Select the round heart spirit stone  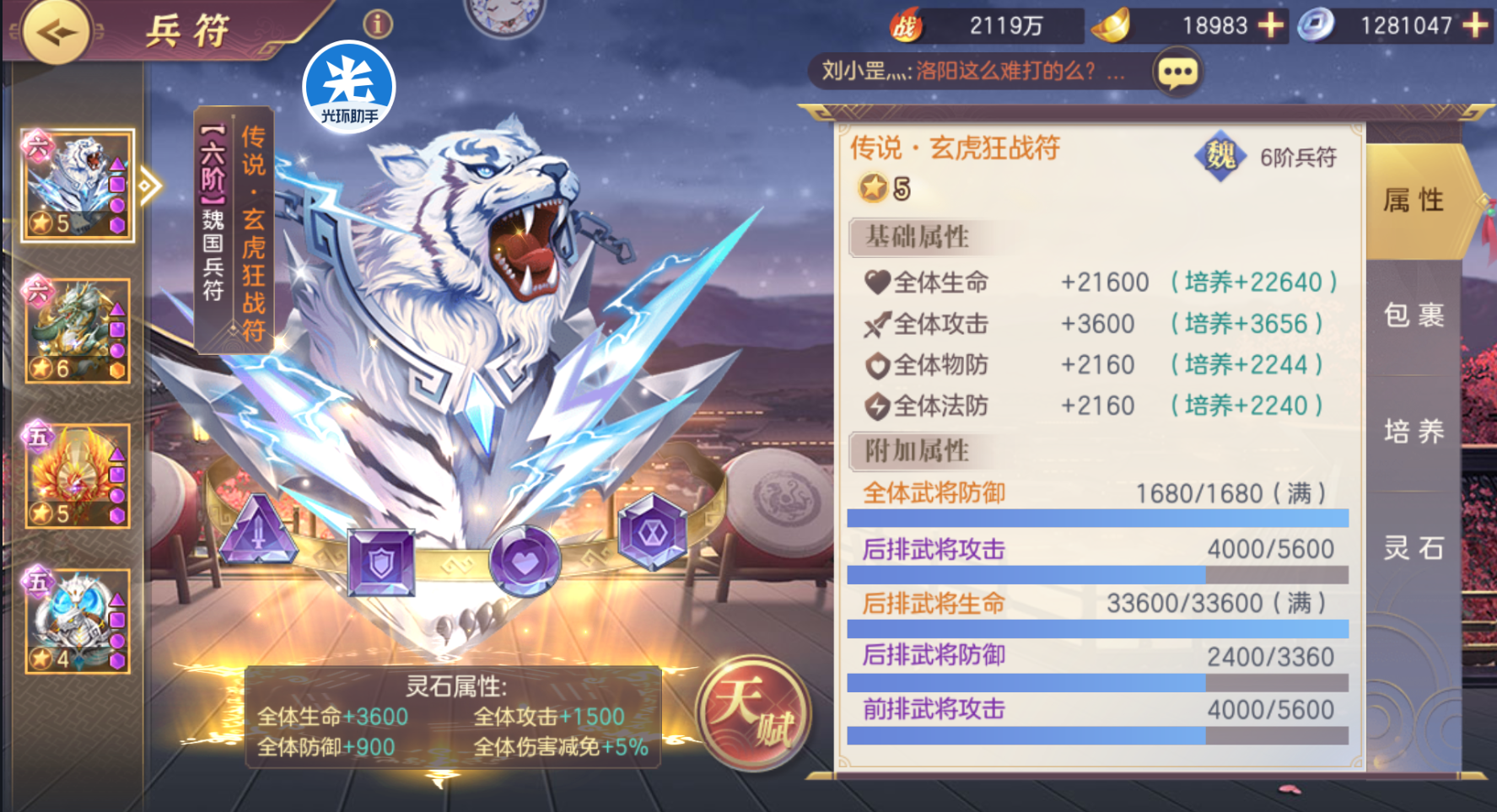[x=525, y=560]
